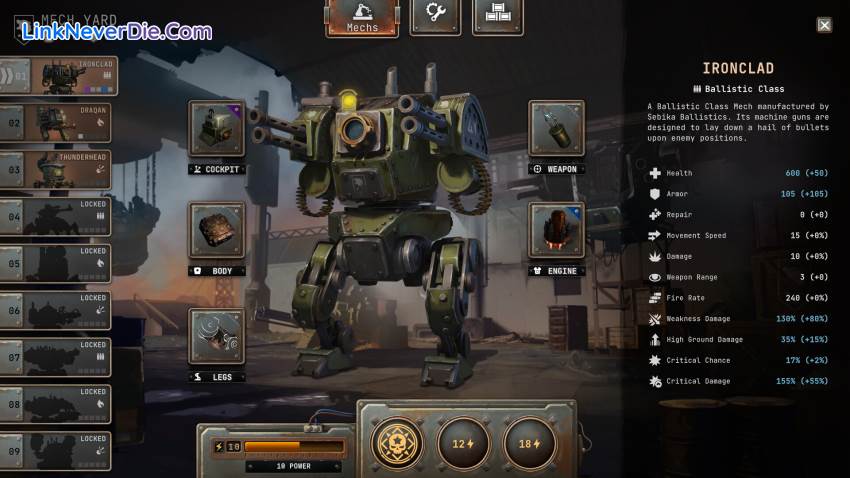Open the Legs equipment slot
850x478 pixels.
[216, 336]
